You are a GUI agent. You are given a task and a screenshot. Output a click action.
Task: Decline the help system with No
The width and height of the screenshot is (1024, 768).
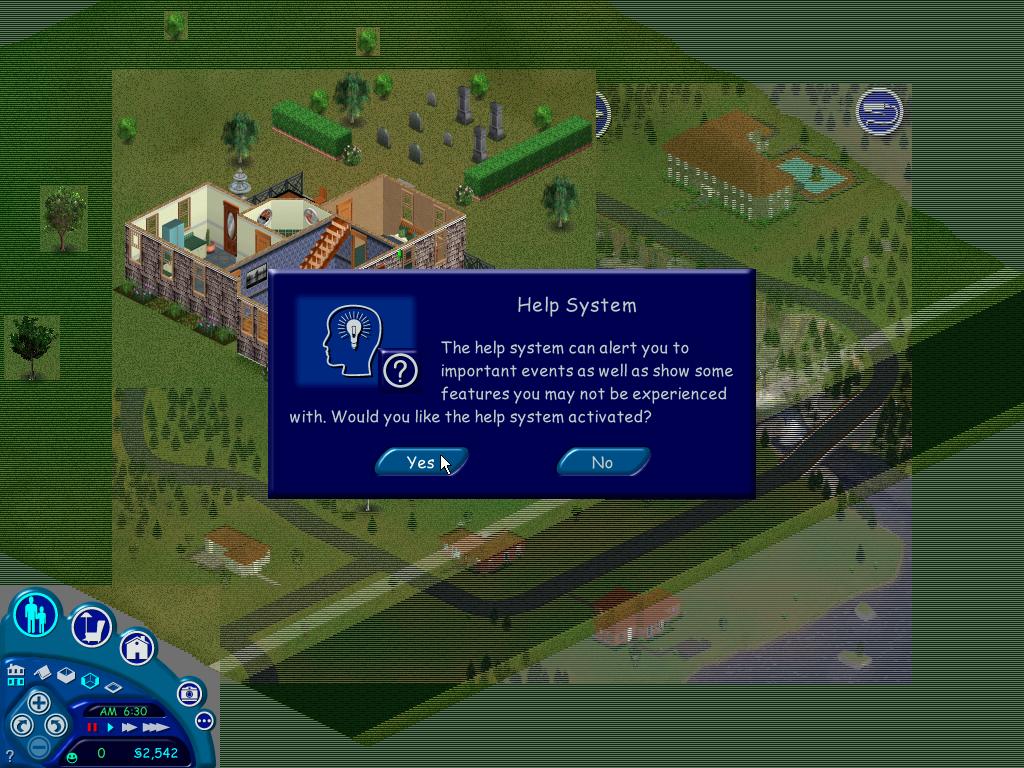pyautogui.click(x=602, y=462)
